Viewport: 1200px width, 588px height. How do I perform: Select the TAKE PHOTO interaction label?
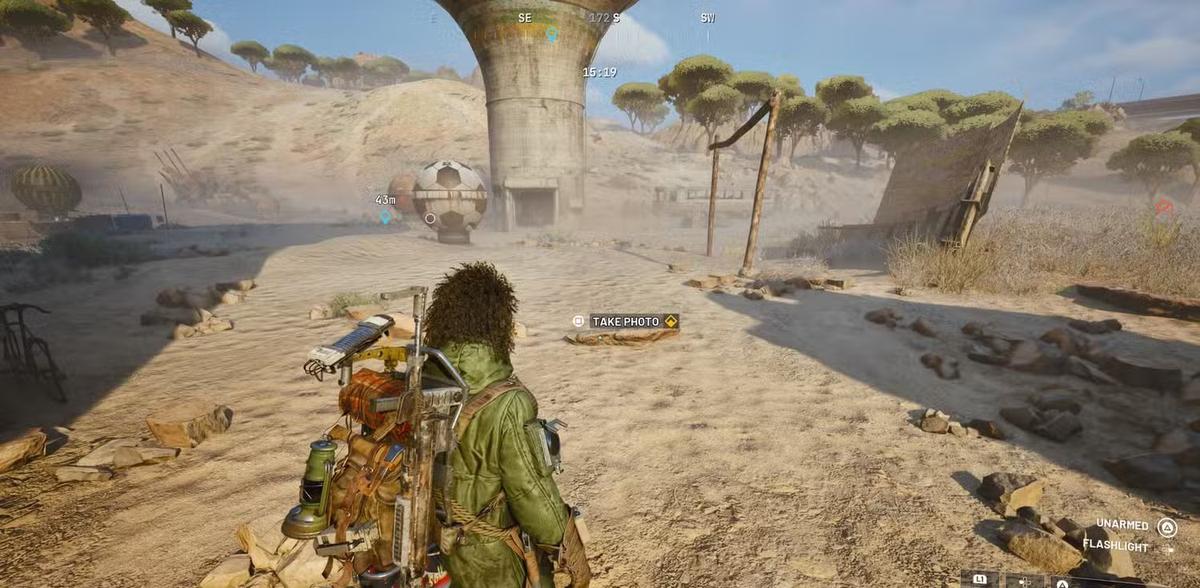pyautogui.click(x=626, y=321)
